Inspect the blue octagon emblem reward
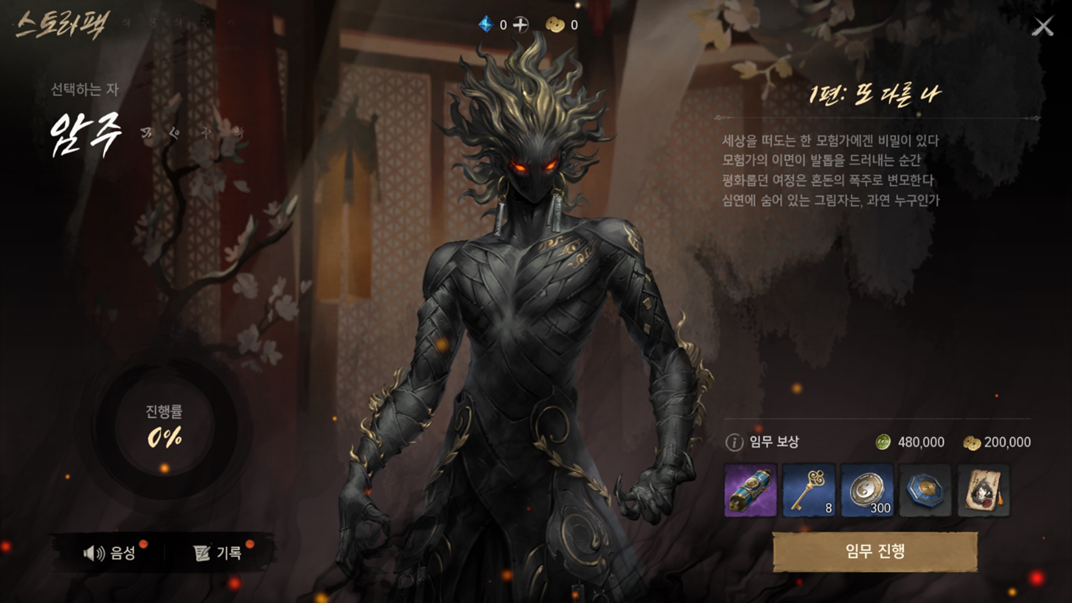The height and width of the screenshot is (603, 1072). [925, 491]
